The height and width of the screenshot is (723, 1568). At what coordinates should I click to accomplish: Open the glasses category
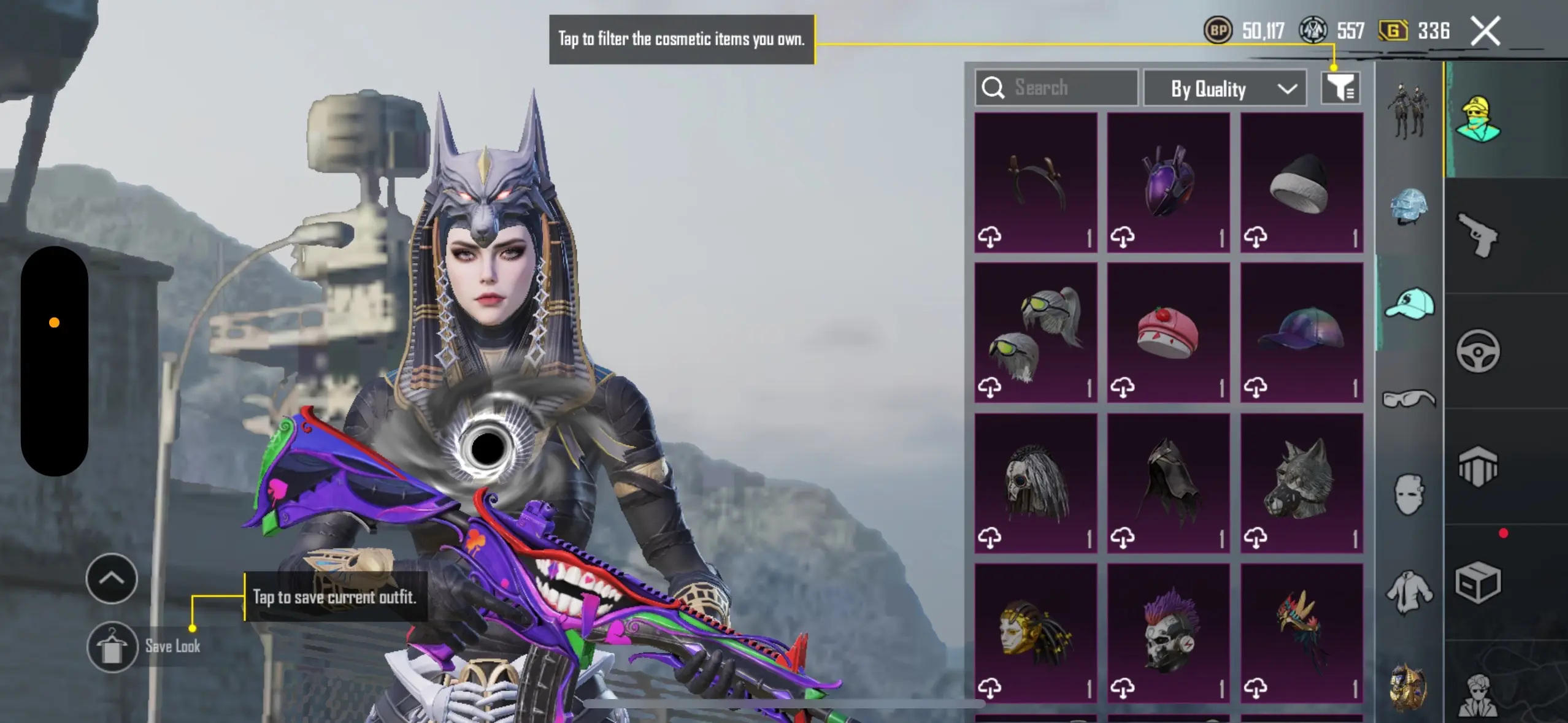(1409, 399)
